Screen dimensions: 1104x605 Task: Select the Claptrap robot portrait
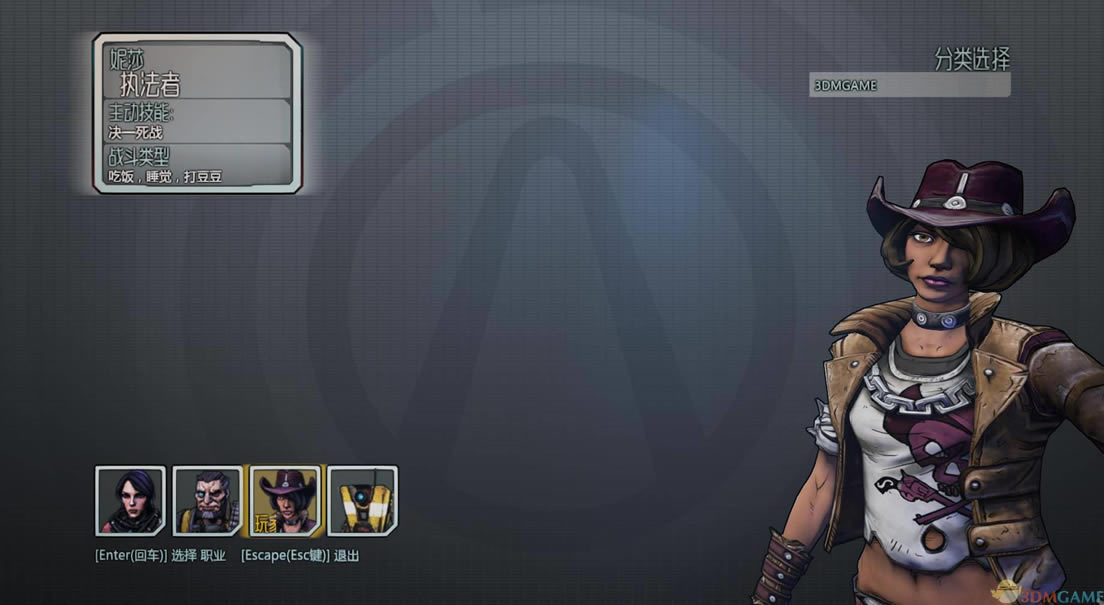tap(363, 500)
